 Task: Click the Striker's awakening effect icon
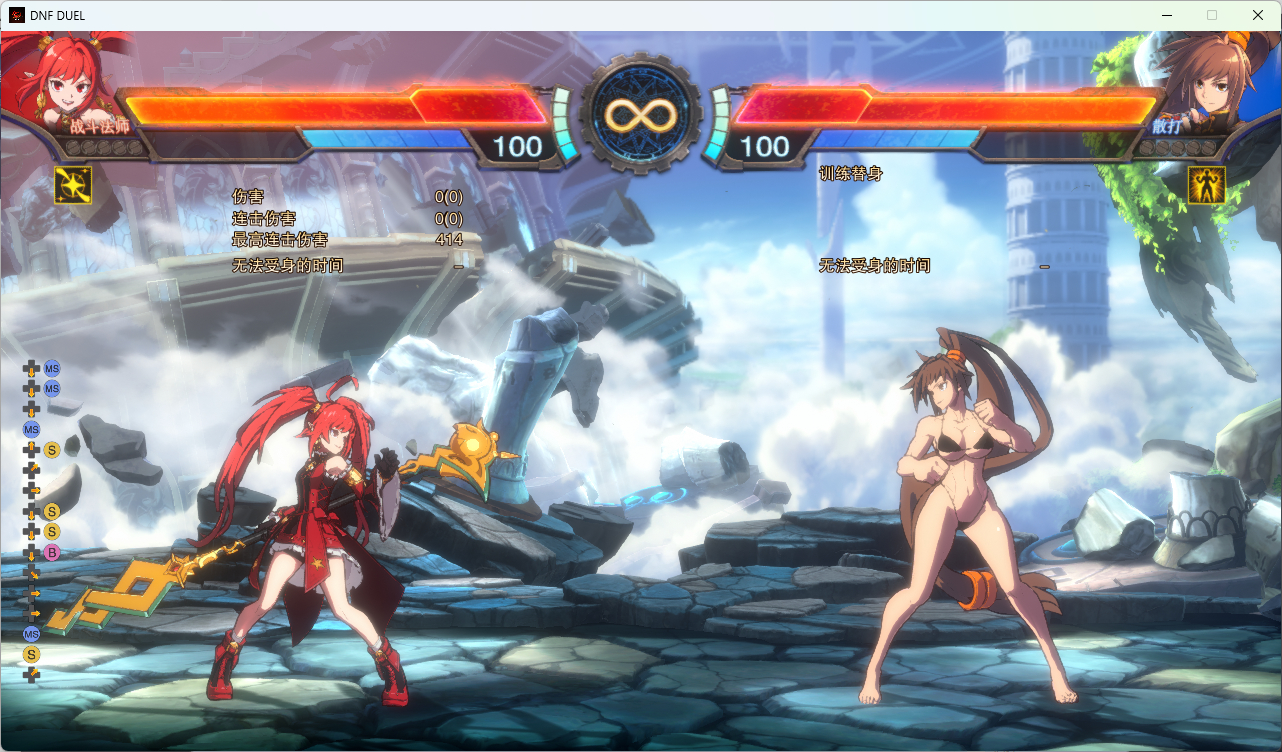coord(1206,185)
